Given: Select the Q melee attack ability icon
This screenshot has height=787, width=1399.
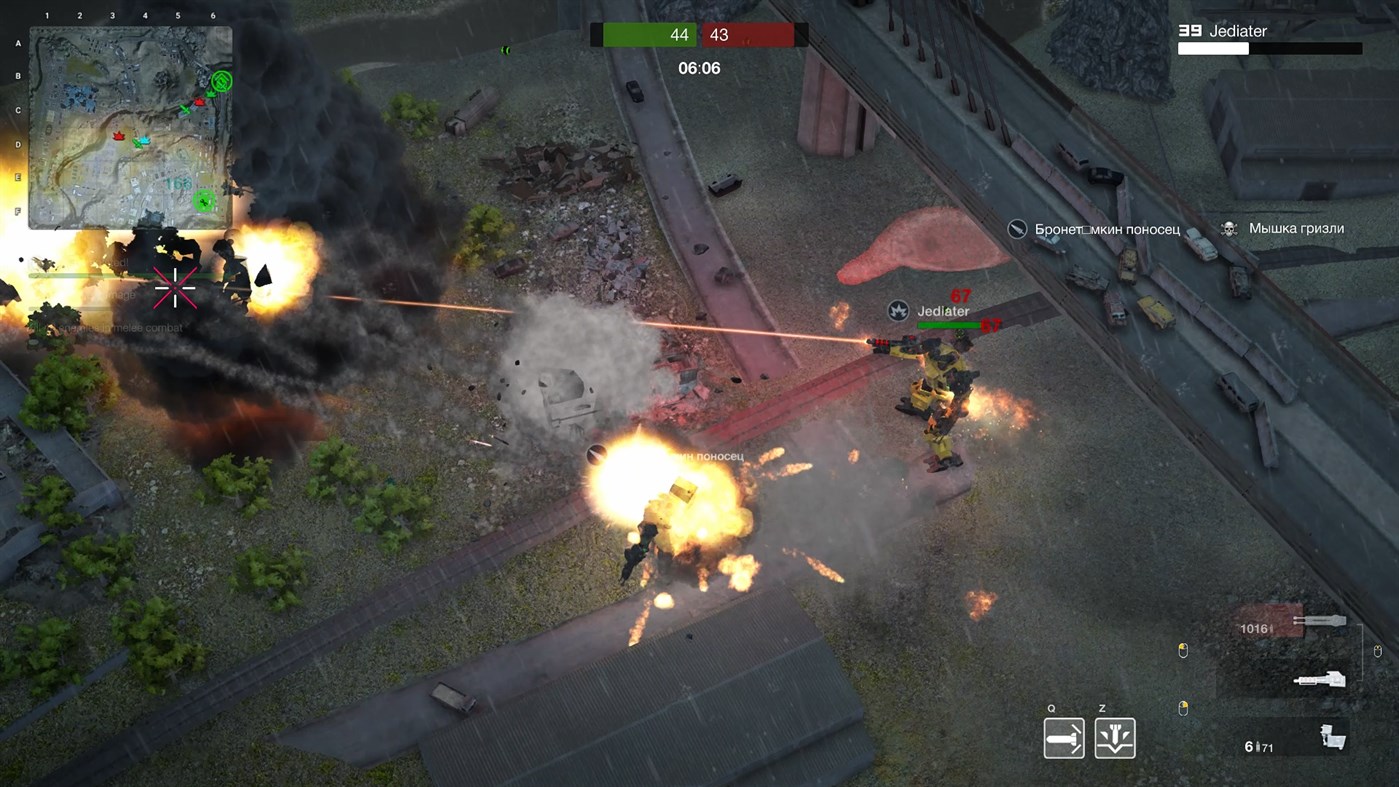Looking at the screenshot, I should pos(1064,737).
